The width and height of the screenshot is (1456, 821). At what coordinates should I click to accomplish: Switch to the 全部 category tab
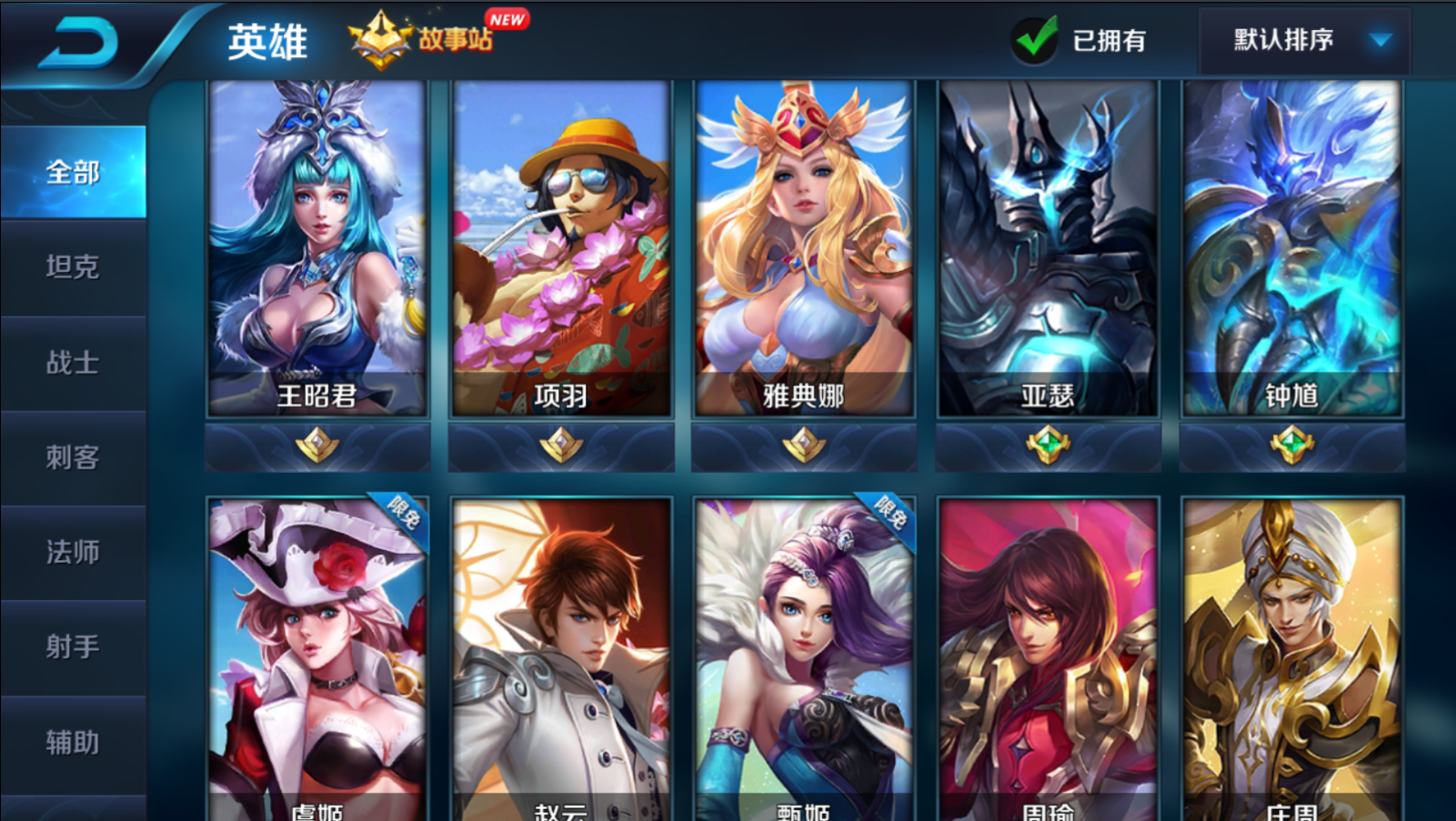[73, 173]
